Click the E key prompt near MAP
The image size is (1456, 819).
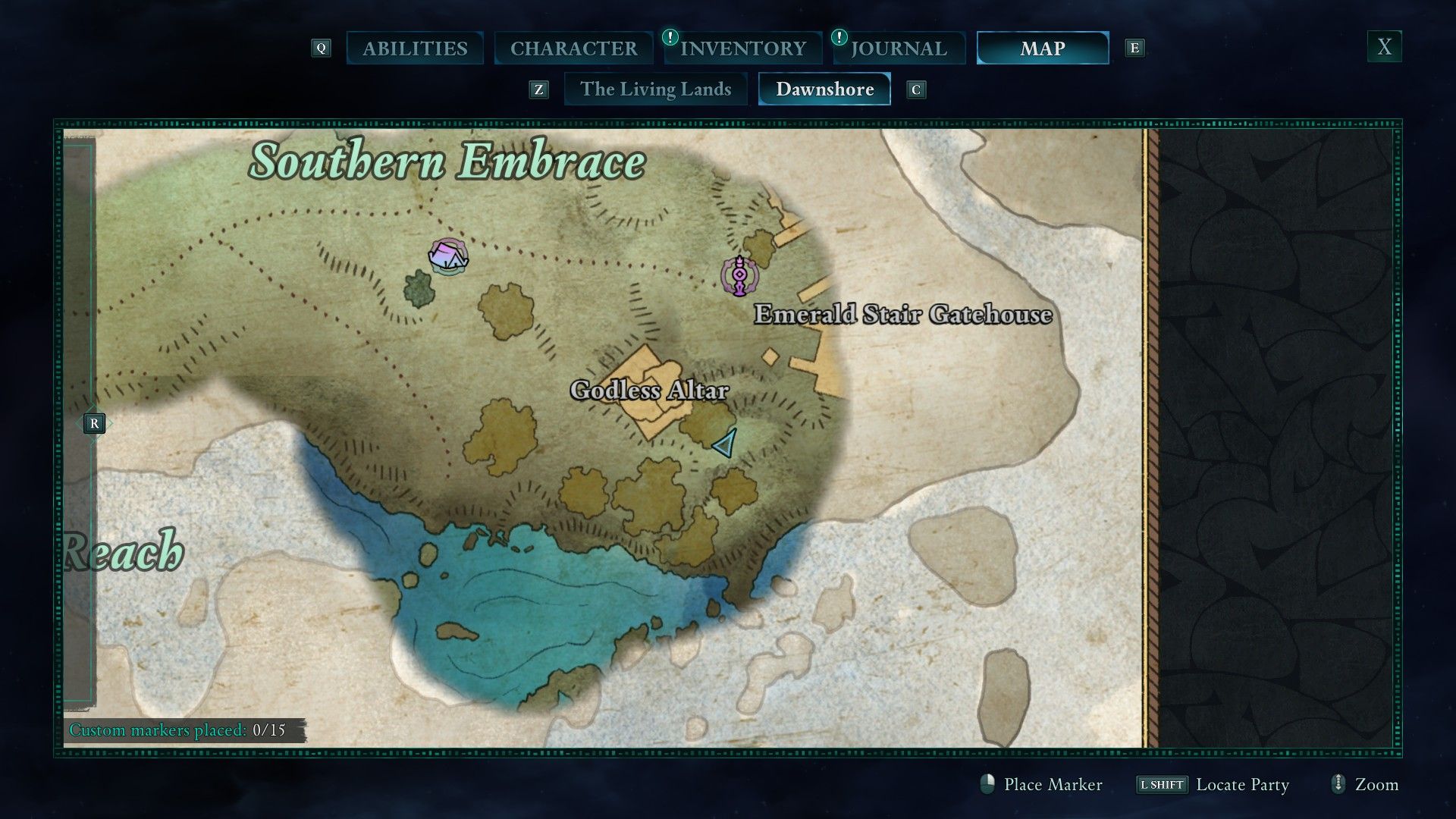[x=1134, y=47]
